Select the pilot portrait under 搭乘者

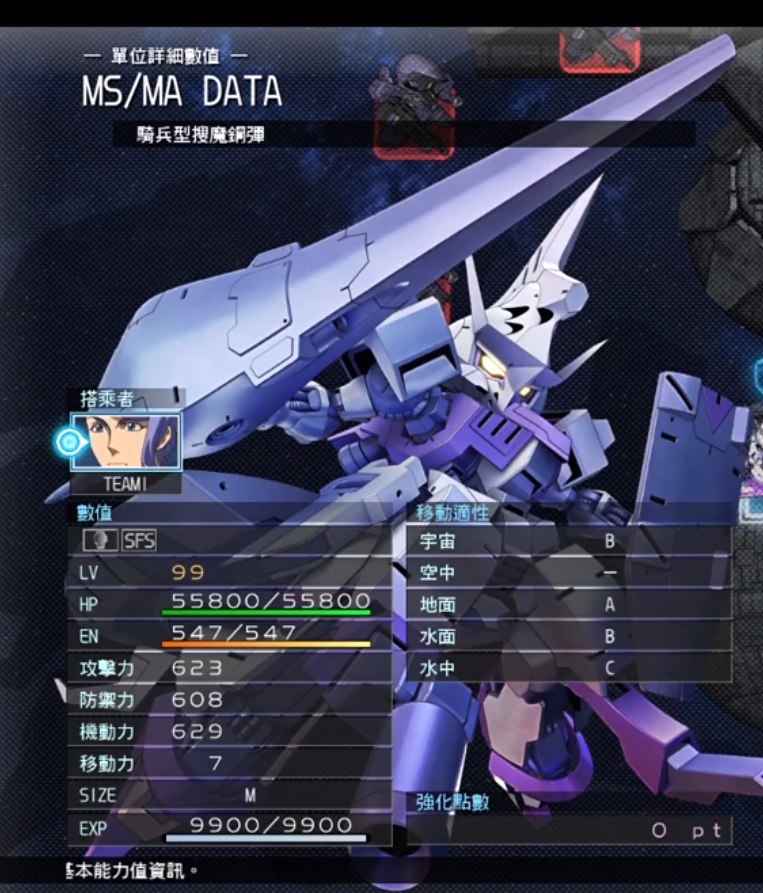[x=126, y=441]
